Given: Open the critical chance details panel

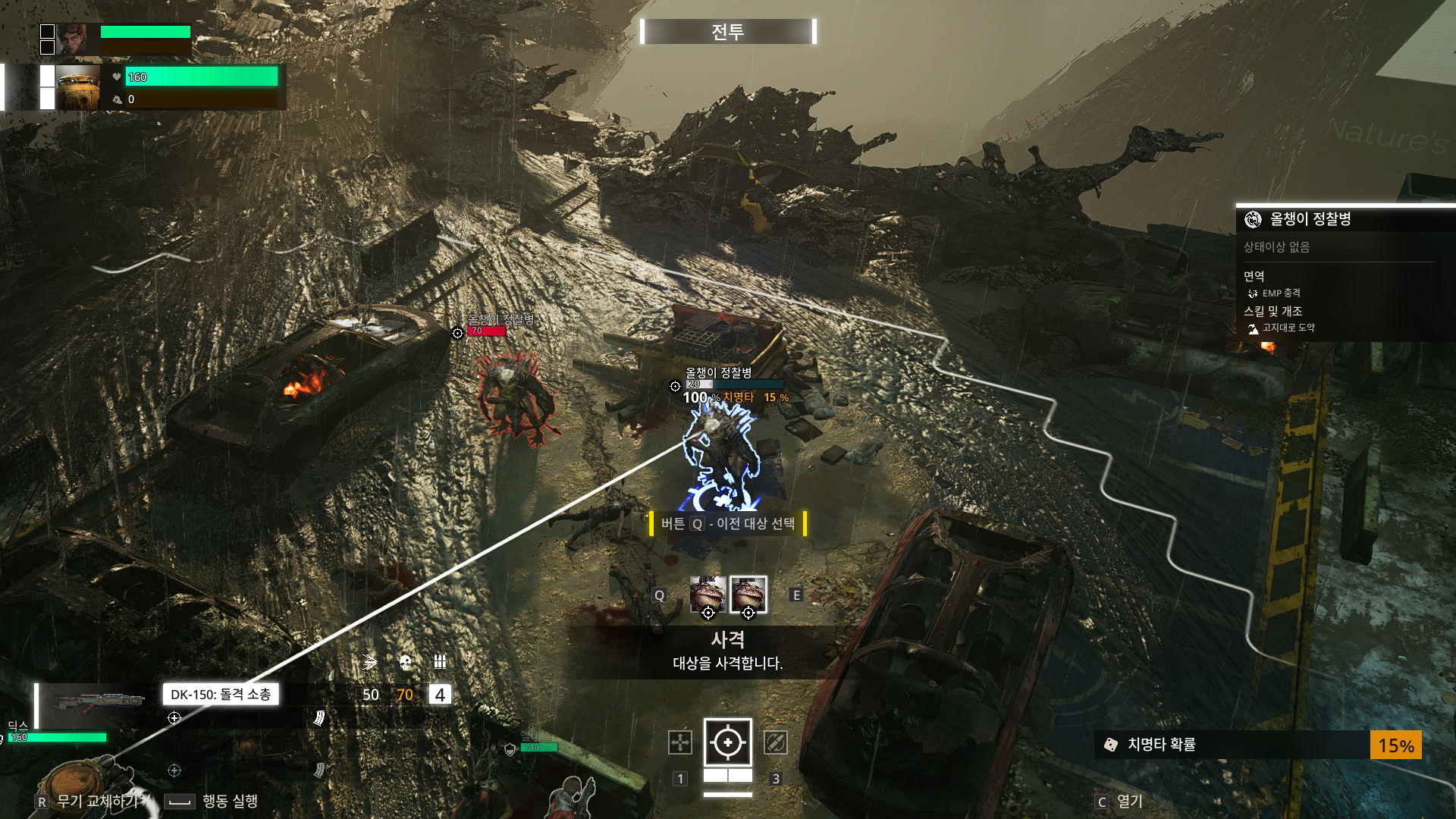Looking at the screenshot, I should pos(1257,745).
